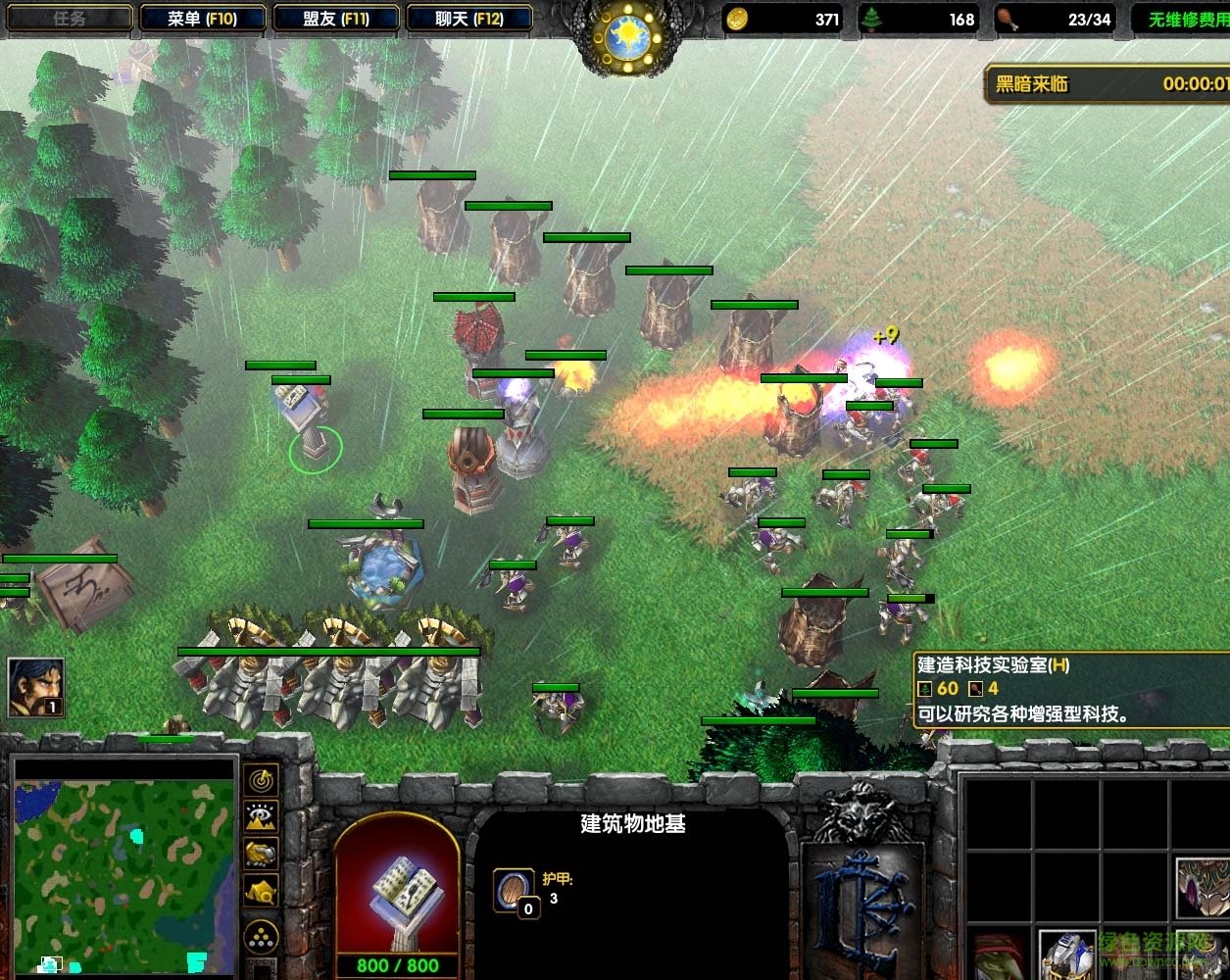
Task: Toggle minimap terrain display eye icon
Action: pos(262,816)
